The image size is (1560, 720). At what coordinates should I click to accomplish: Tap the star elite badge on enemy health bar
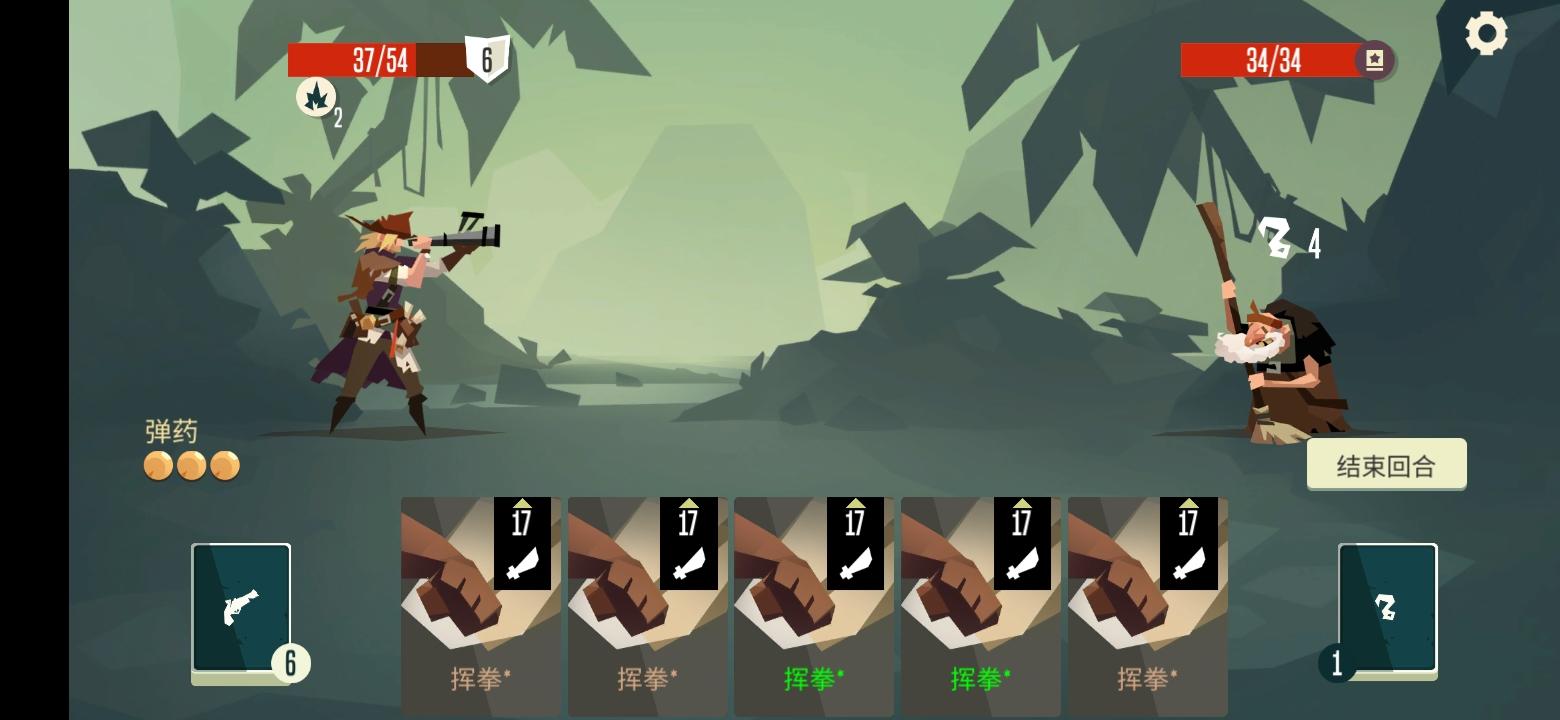tap(1375, 60)
